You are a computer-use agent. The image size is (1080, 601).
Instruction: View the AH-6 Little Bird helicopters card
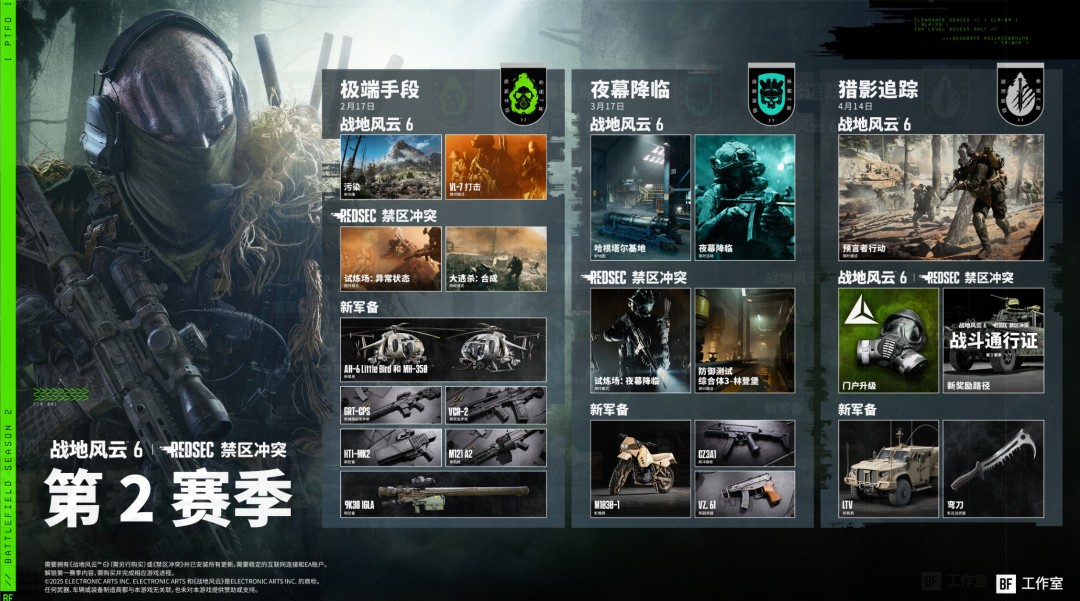[443, 349]
